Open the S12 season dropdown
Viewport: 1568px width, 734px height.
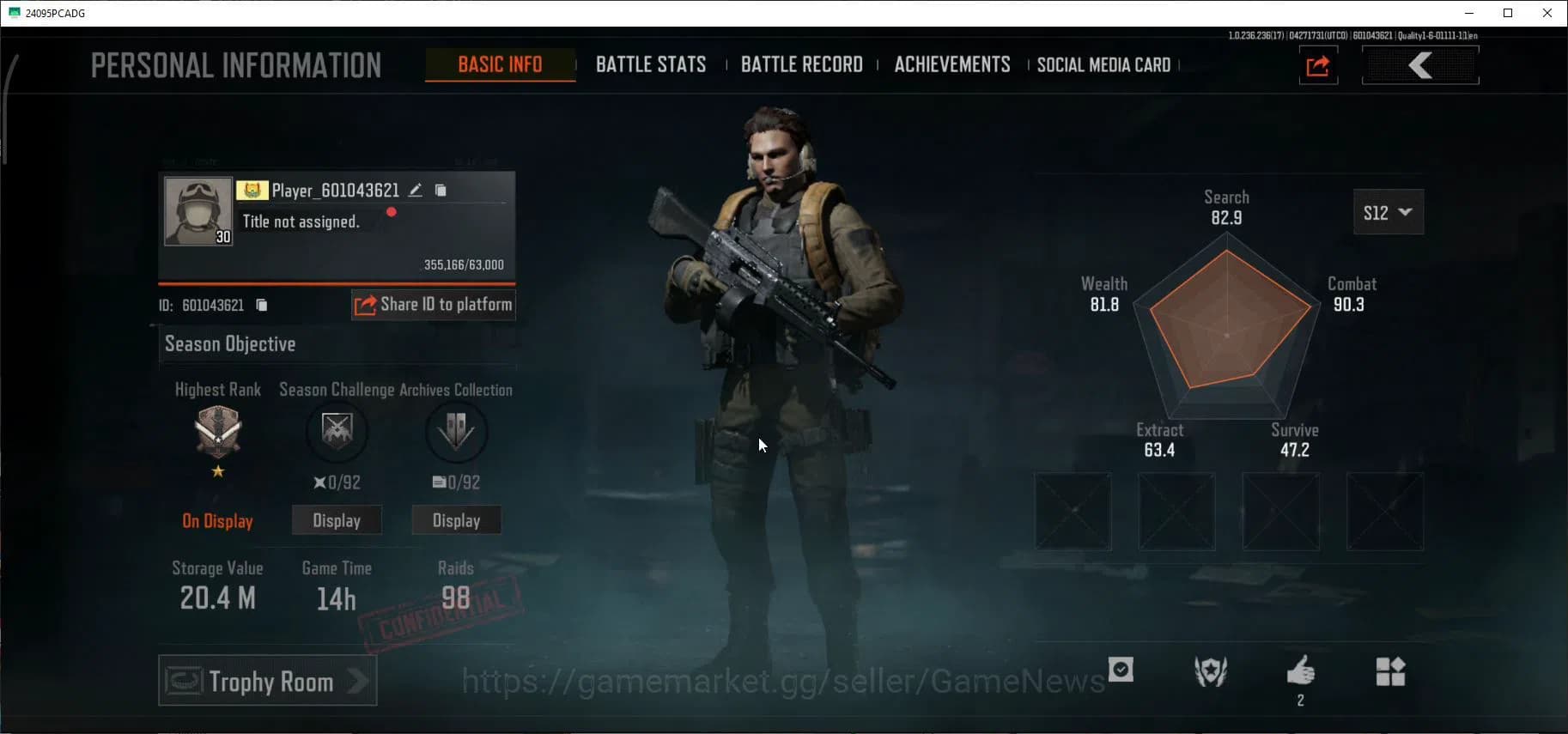click(1388, 212)
